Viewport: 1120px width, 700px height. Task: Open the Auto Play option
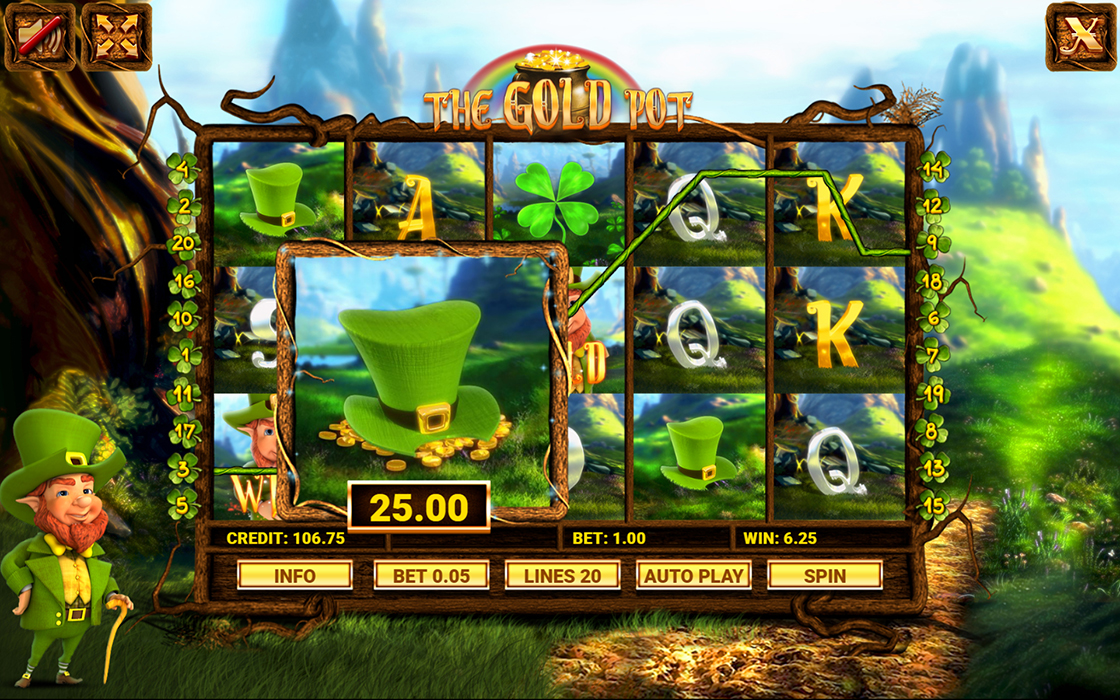click(693, 575)
